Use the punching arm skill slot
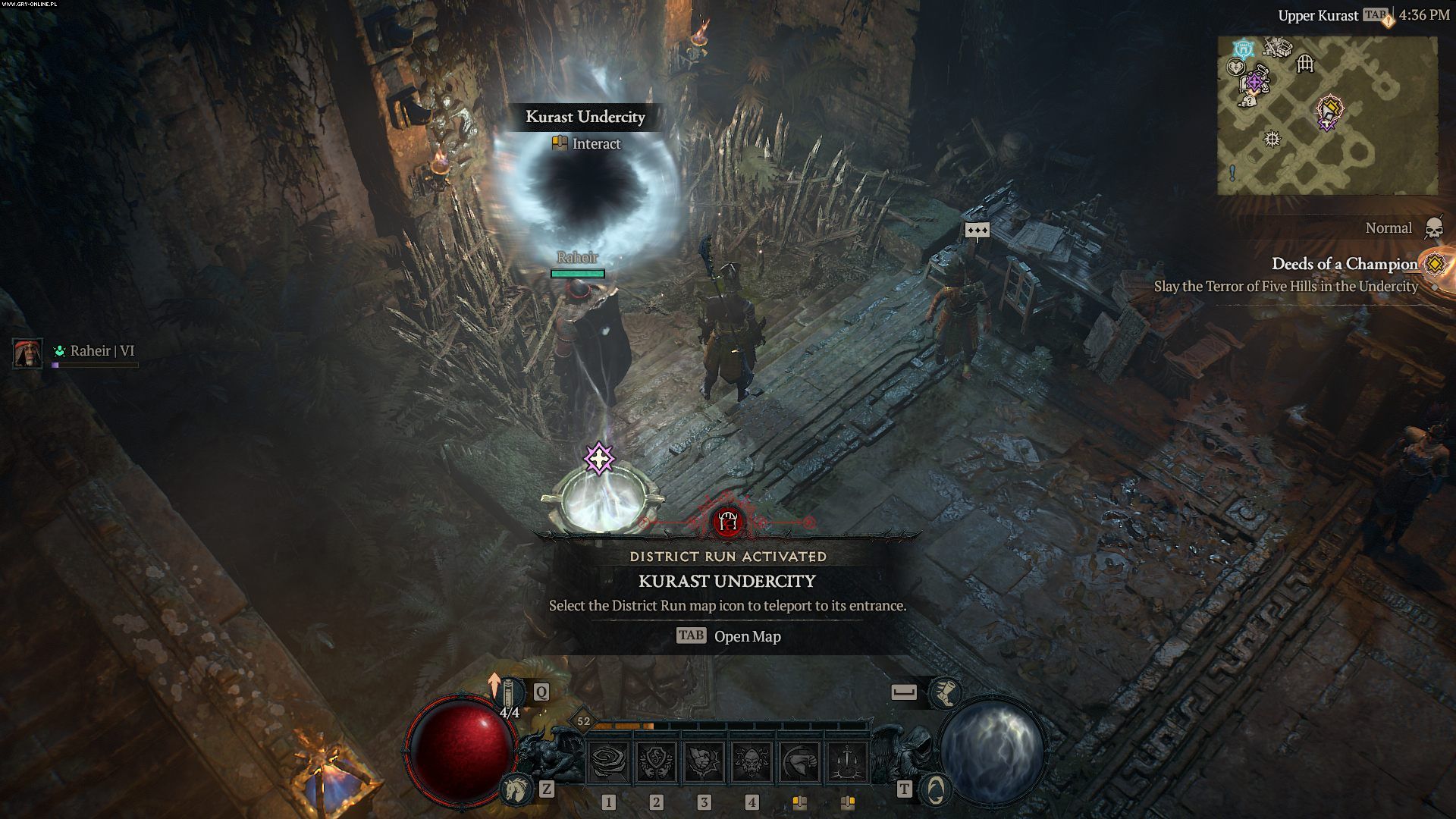Viewport: 1456px width, 819px height. [799, 762]
